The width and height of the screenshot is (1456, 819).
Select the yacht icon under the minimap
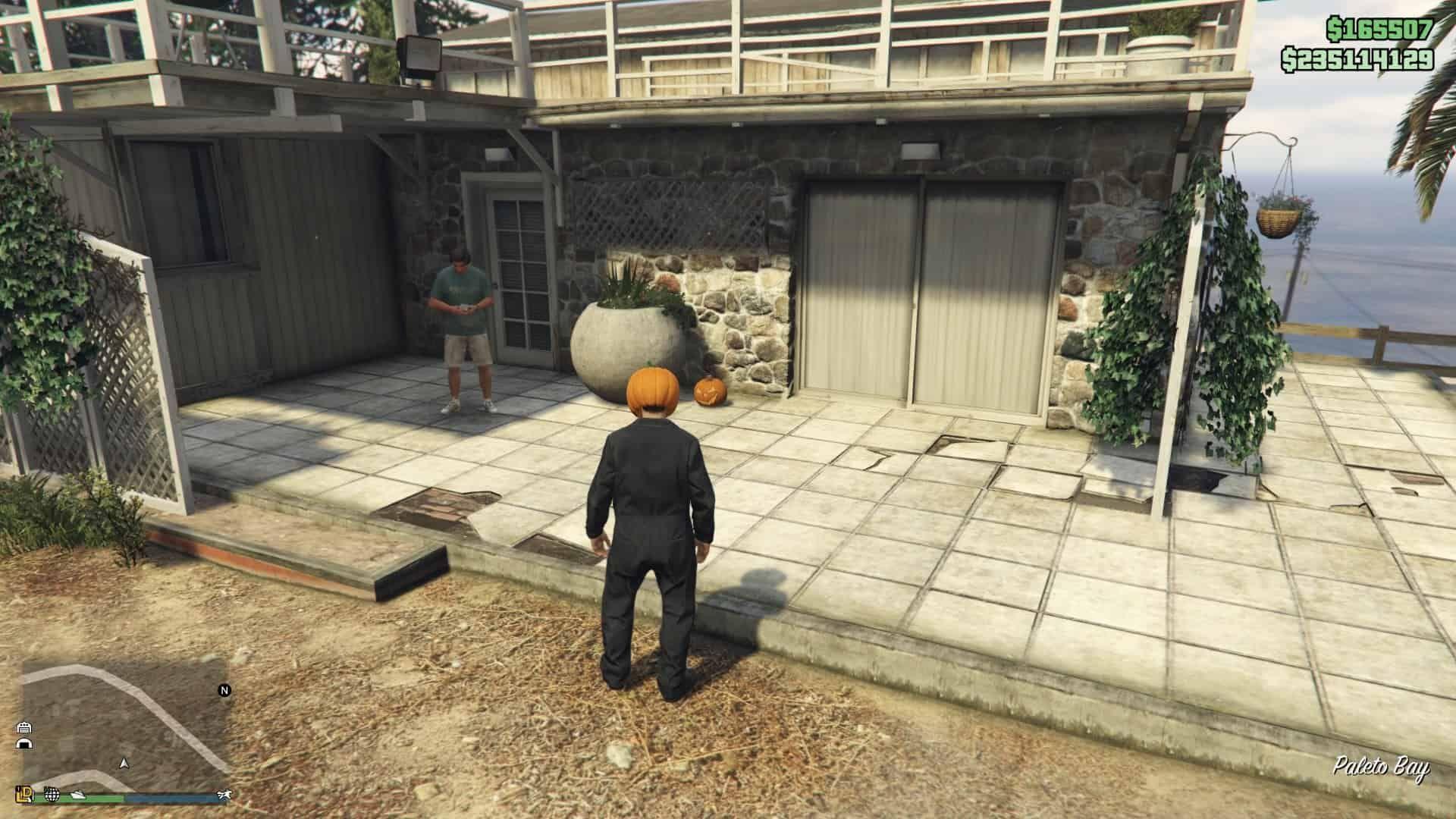click(x=77, y=795)
